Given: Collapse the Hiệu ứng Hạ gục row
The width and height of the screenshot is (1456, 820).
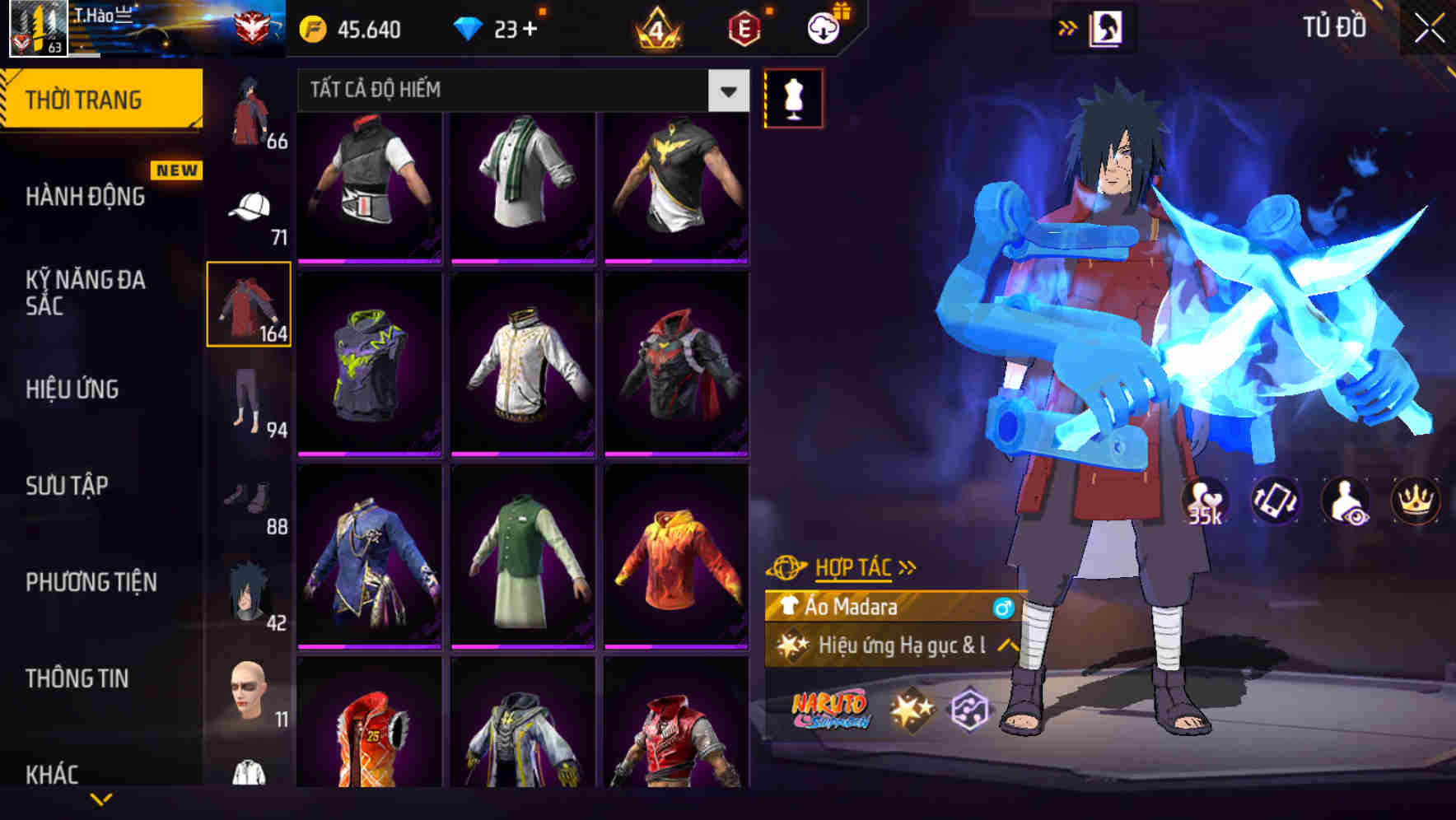Looking at the screenshot, I should [x=1006, y=646].
